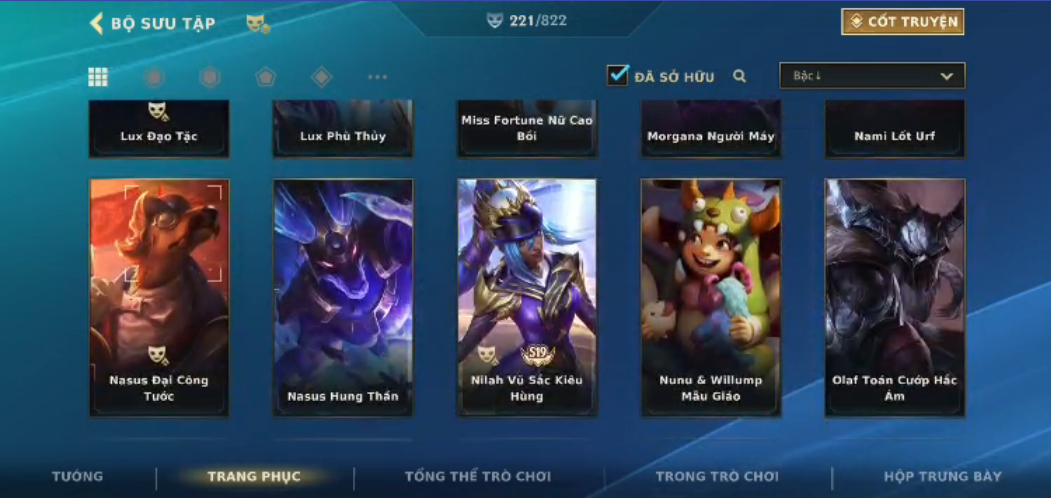Open Nilah Vũ Sắc Kiêu Hùng skin

point(527,297)
